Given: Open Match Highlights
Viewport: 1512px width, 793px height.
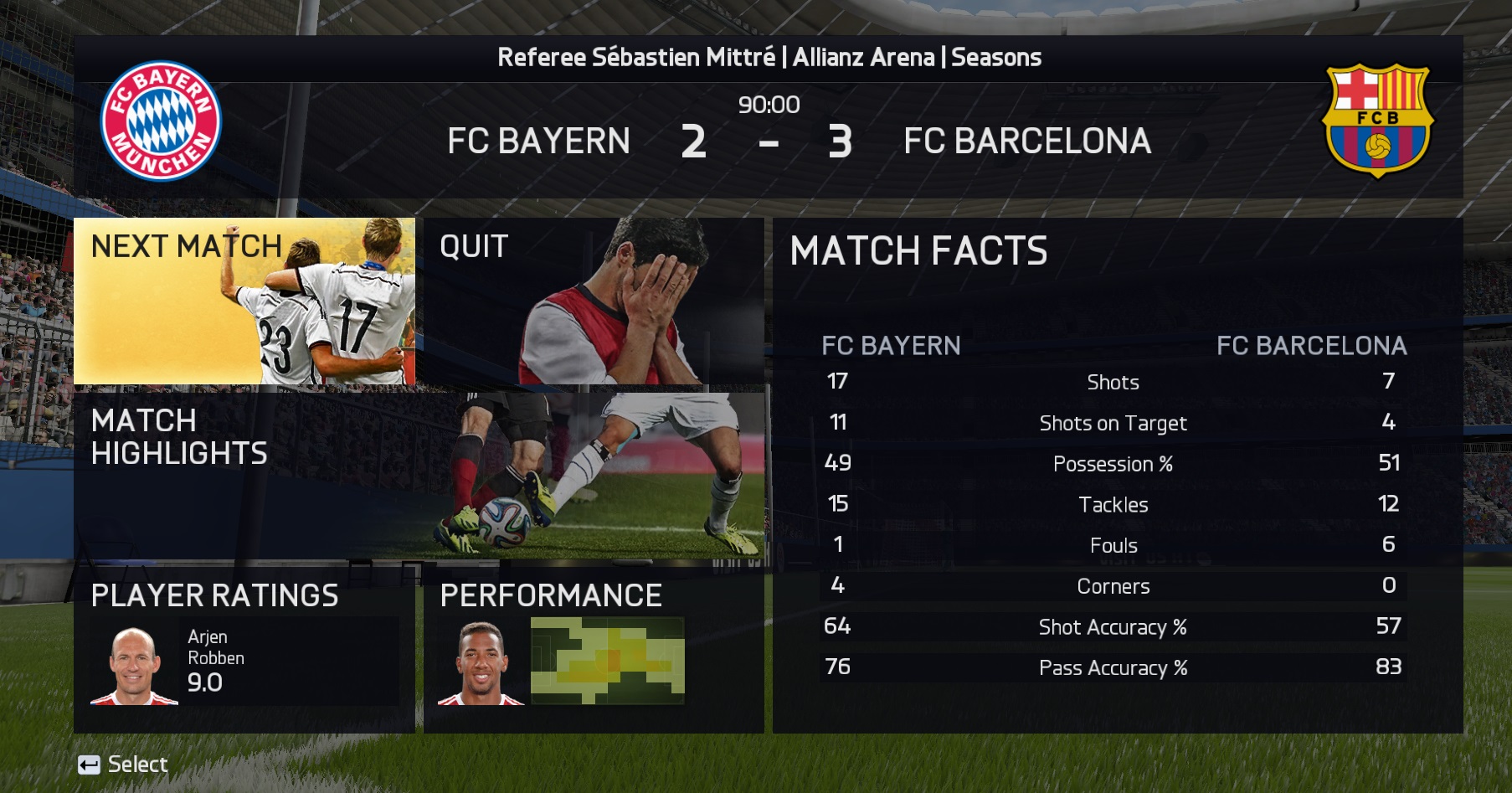Looking at the screenshot, I should 419,475.
